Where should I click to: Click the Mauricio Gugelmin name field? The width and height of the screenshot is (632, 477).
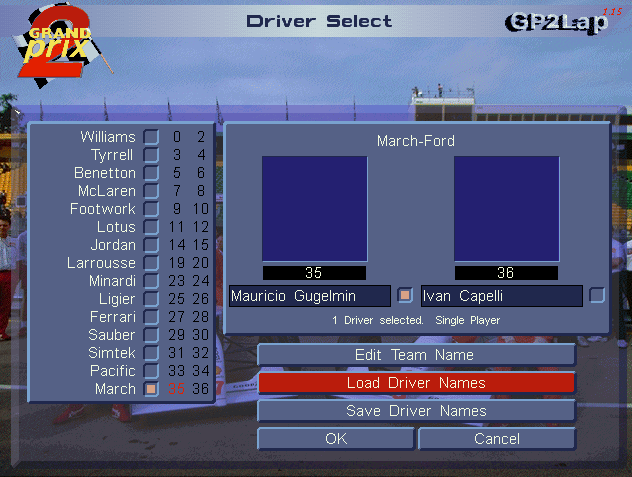[309, 296]
